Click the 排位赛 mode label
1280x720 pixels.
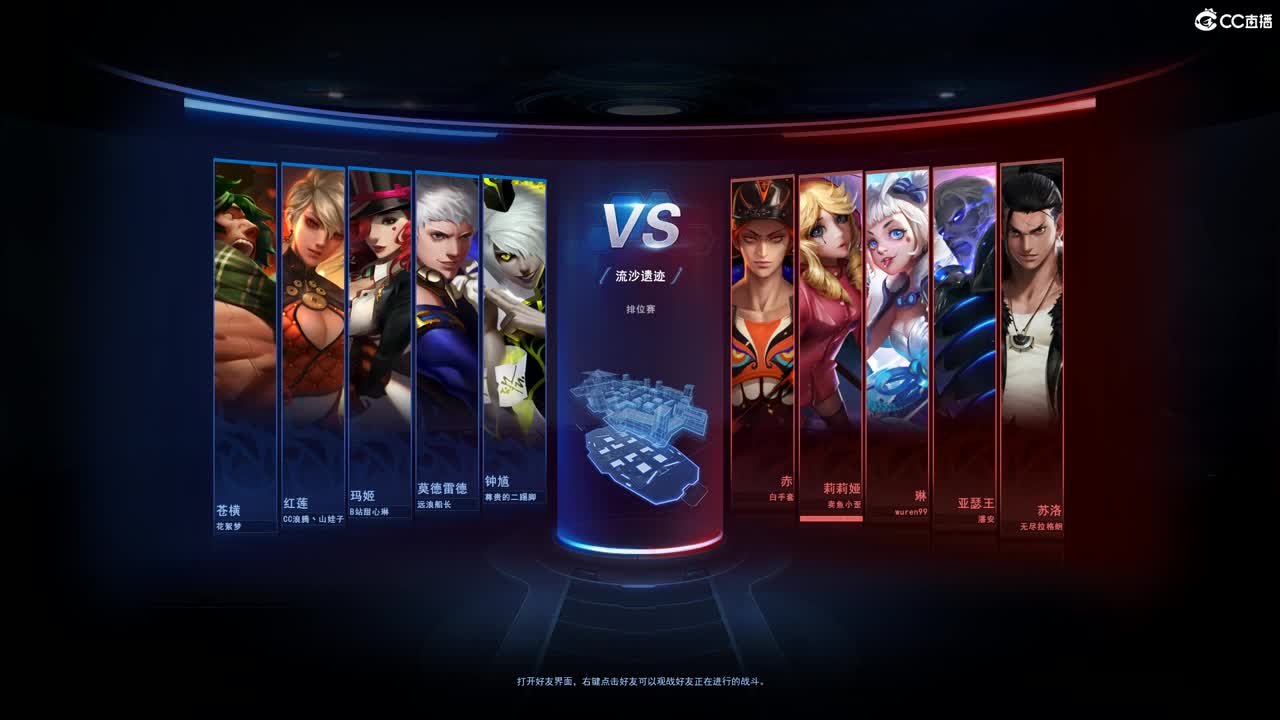tap(640, 310)
